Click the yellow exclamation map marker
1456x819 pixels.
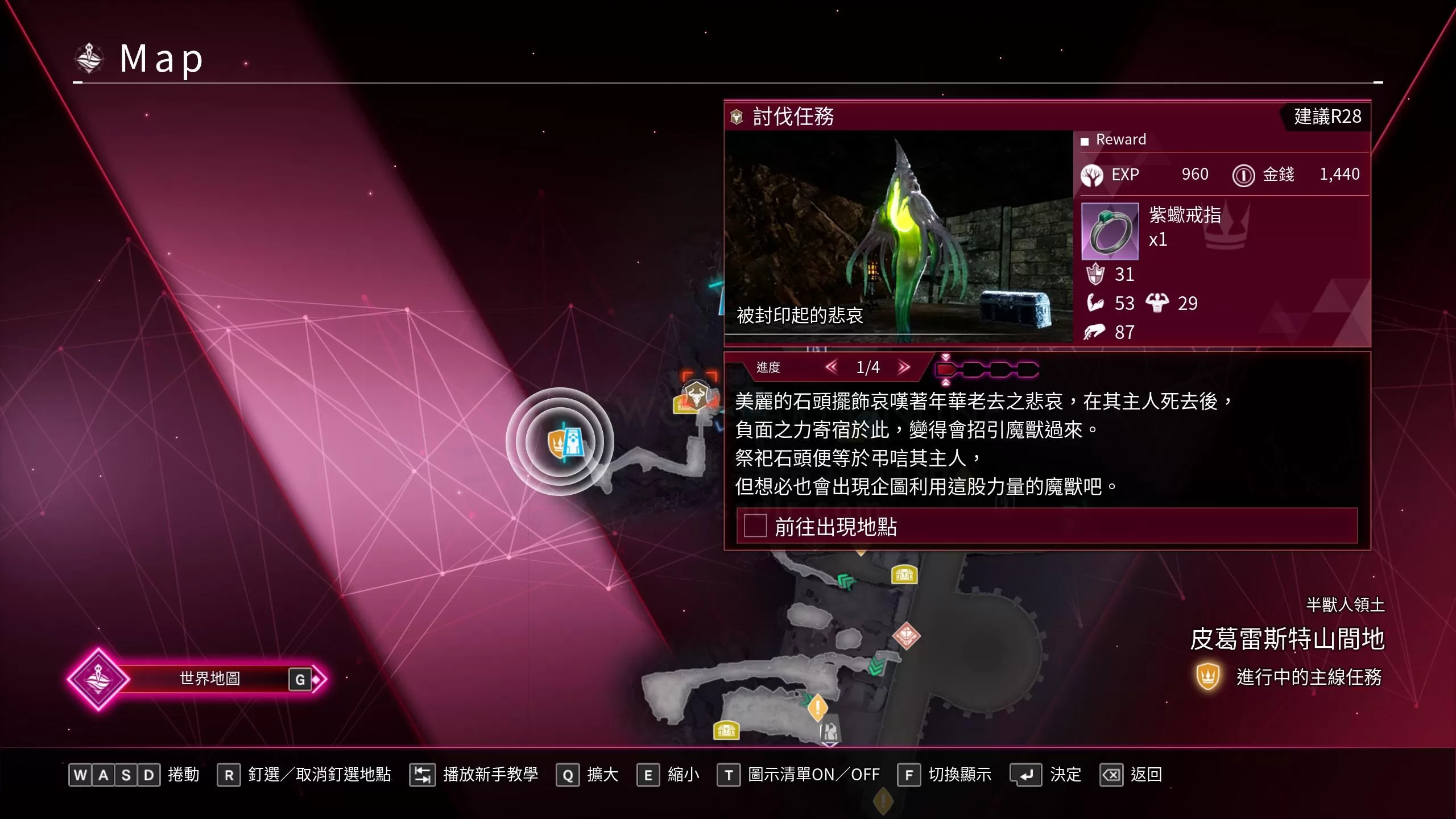point(817,707)
